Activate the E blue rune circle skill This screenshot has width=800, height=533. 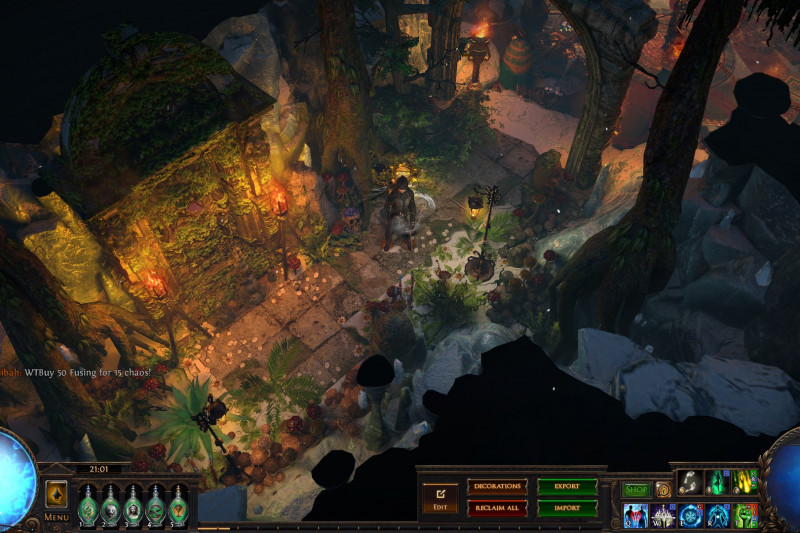pyautogui.click(x=691, y=515)
